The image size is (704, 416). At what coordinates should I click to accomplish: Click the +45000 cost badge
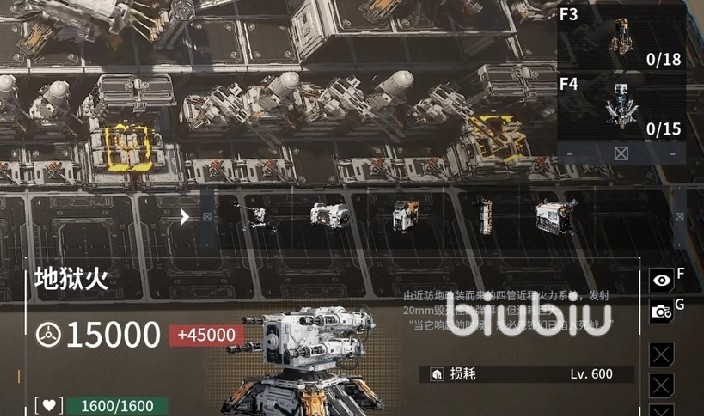click(208, 336)
